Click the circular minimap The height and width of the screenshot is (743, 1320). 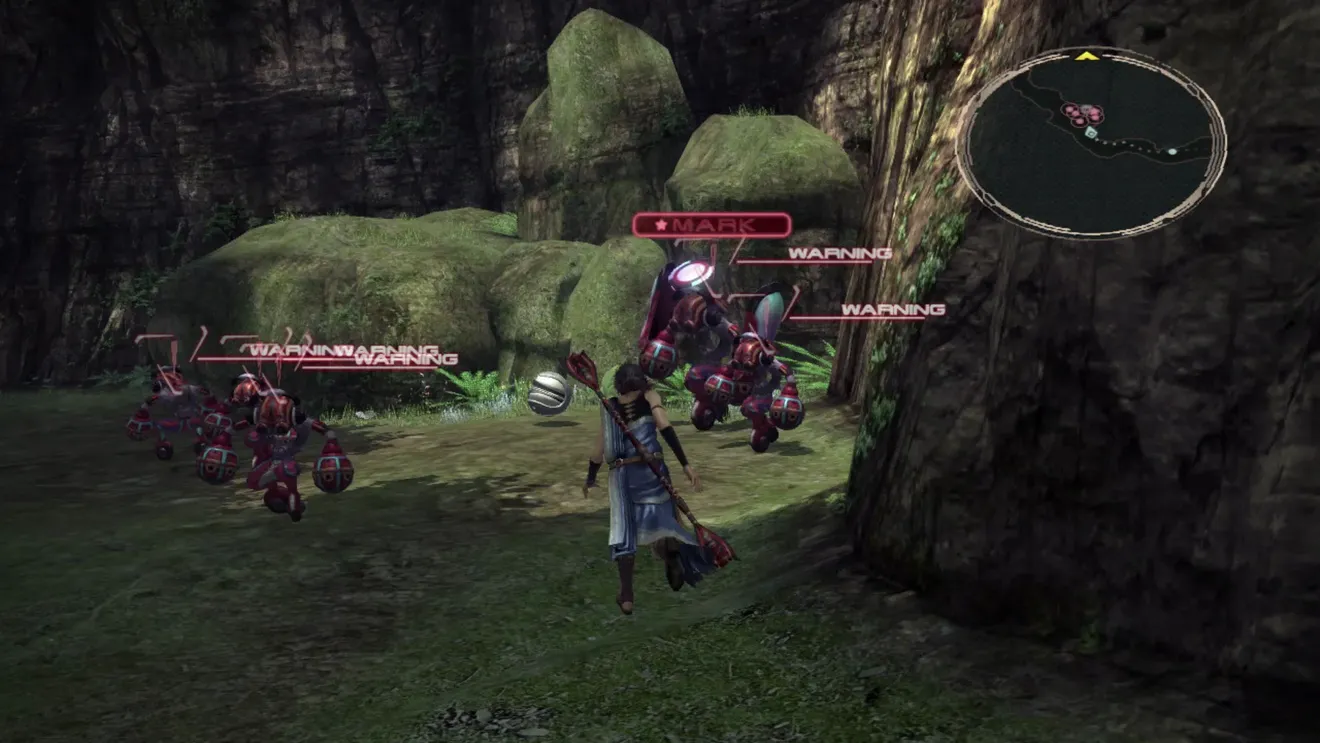pos(1090,143)
